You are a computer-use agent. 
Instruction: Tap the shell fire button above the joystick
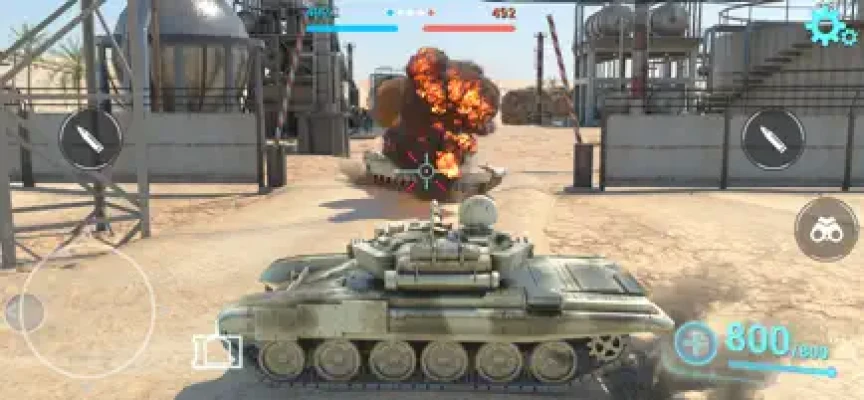[x=90, y=139]
